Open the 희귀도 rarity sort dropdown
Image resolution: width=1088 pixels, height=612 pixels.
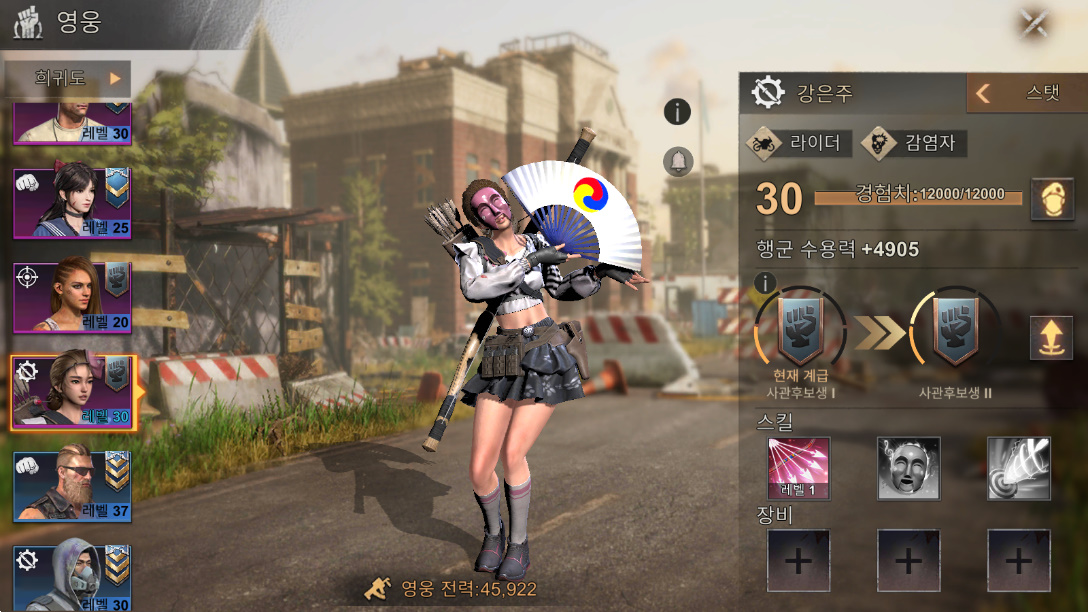click(67, 78)
